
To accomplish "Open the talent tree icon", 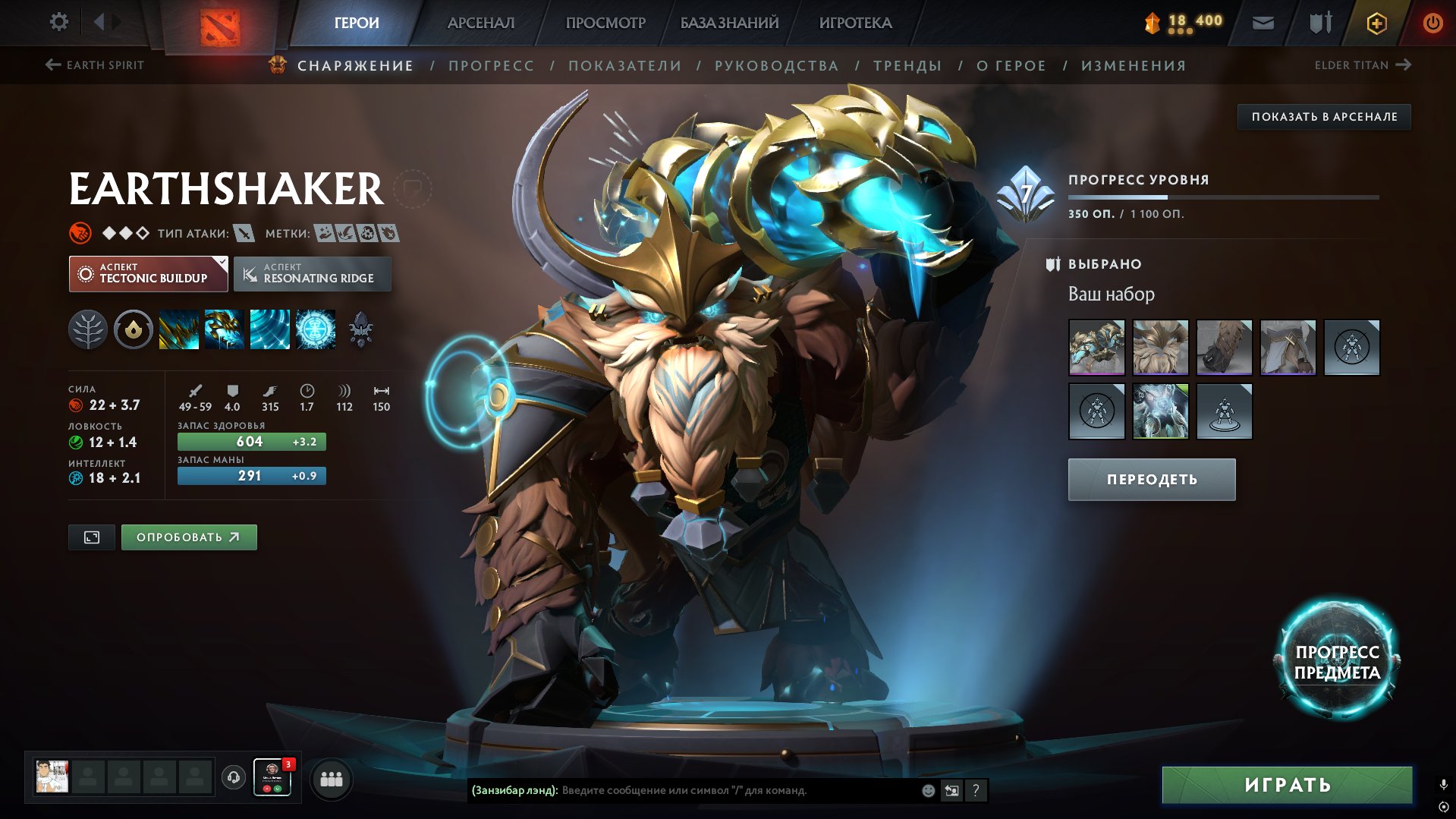I will pos(88,330).
